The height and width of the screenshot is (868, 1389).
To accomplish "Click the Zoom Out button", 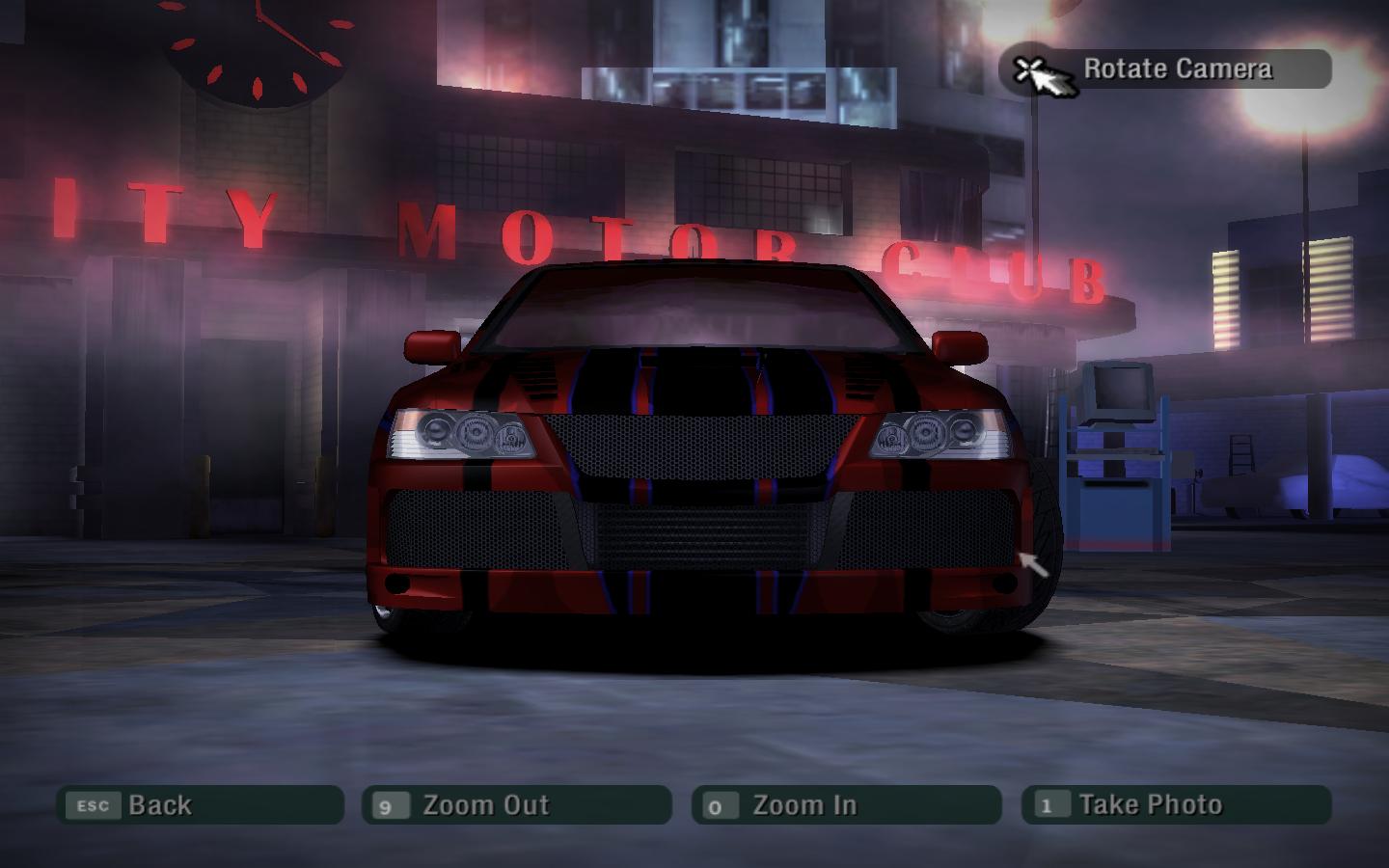I will click(x=516, y=805).
